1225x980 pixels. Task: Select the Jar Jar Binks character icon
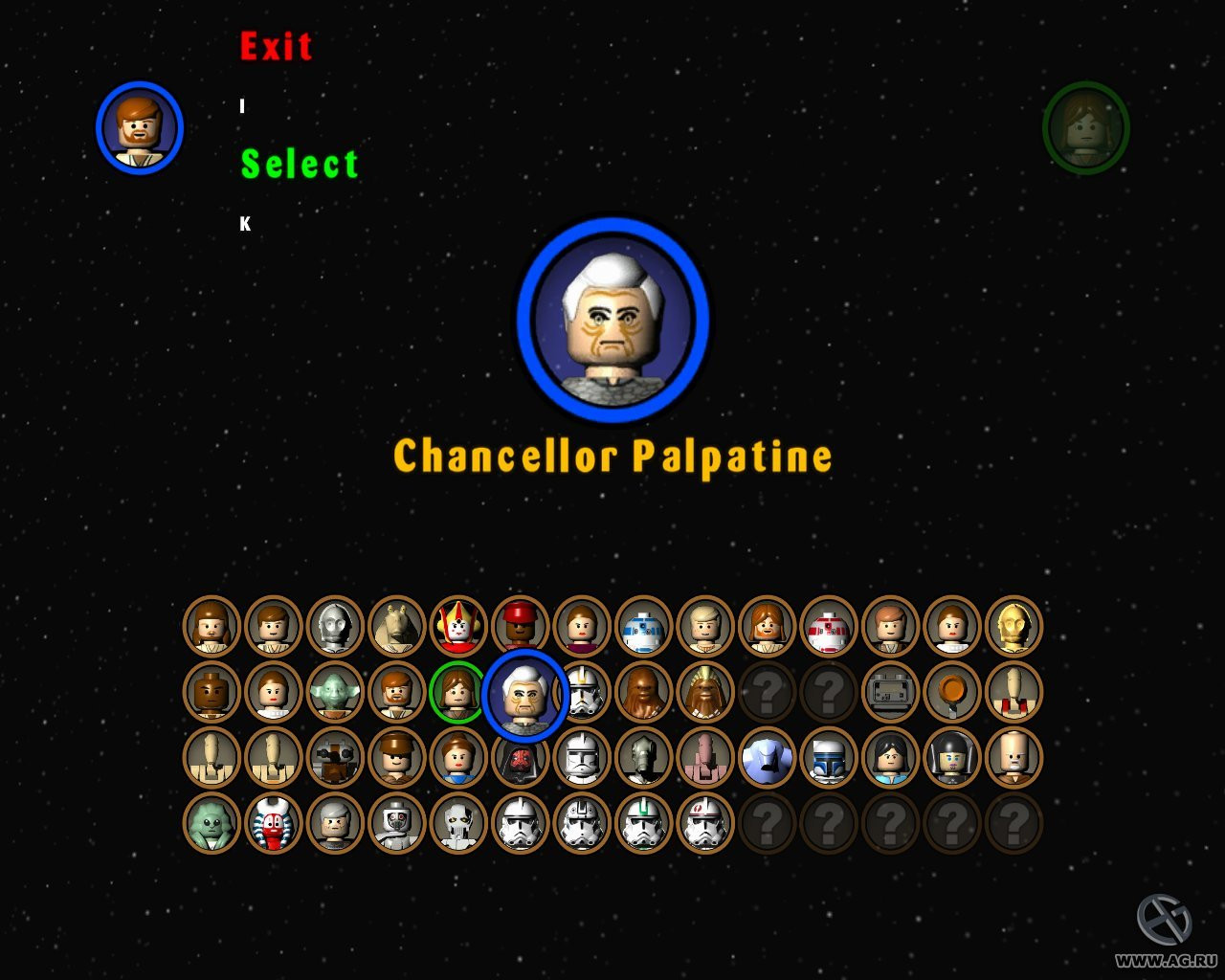pyautogui.click(x=397, y=627)
